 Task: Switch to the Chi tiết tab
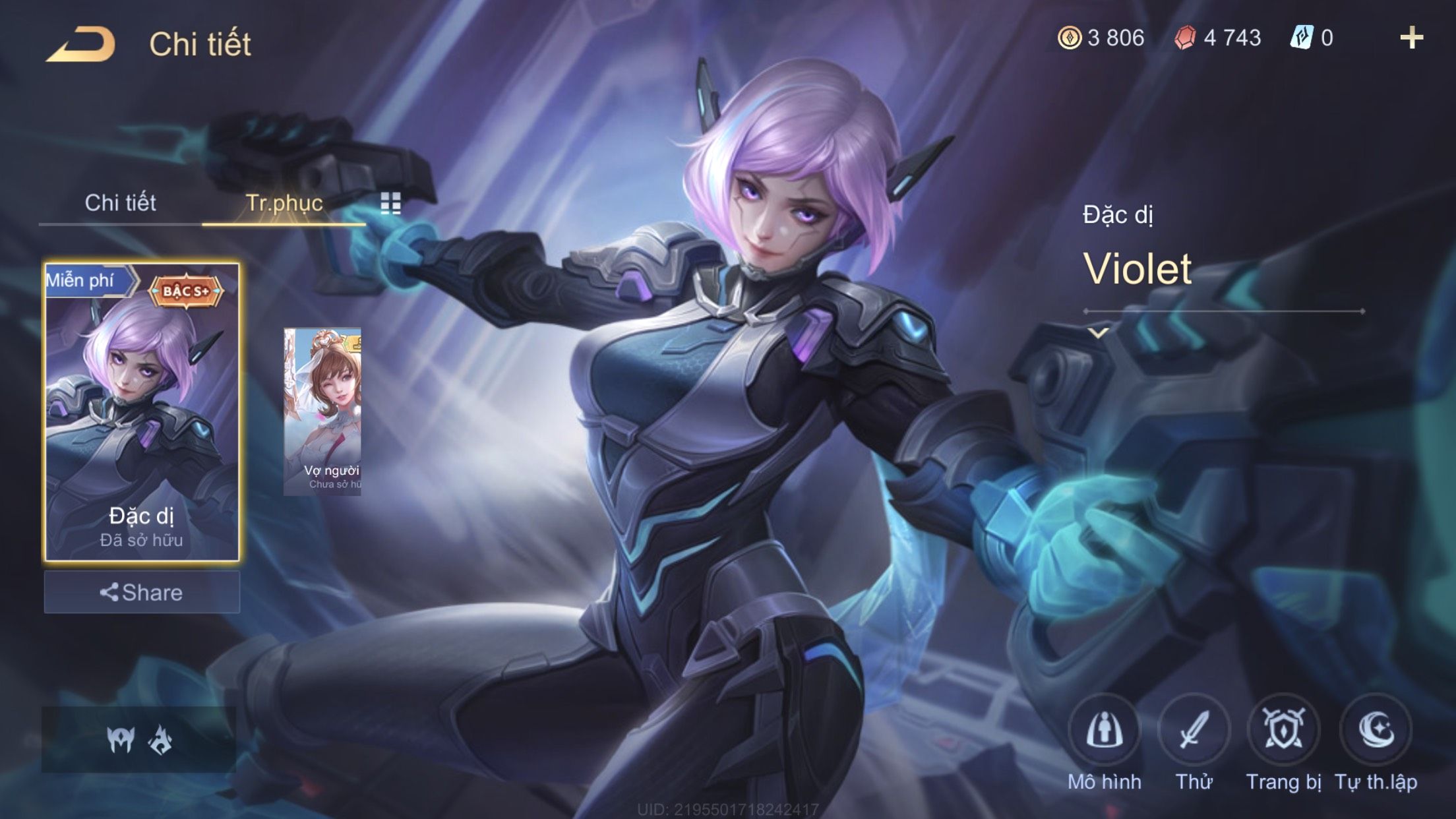[120, 202]
